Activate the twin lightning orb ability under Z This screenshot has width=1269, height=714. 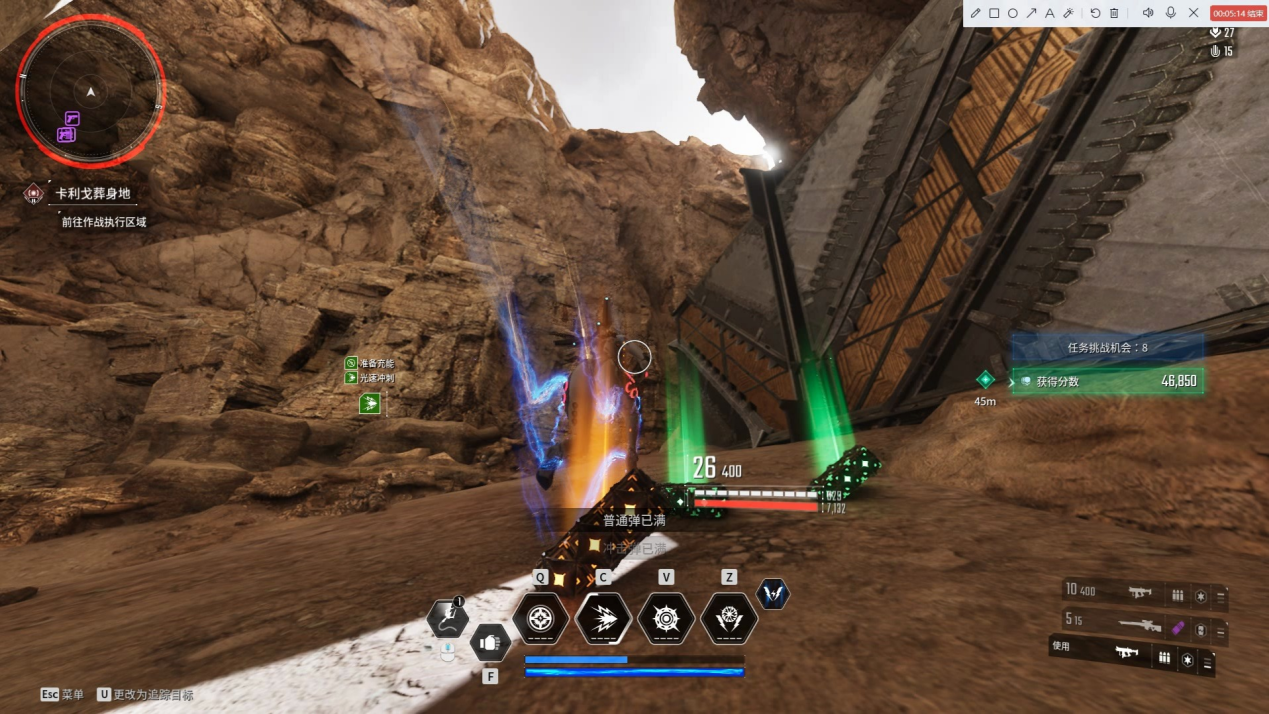[x=729, y=619]
